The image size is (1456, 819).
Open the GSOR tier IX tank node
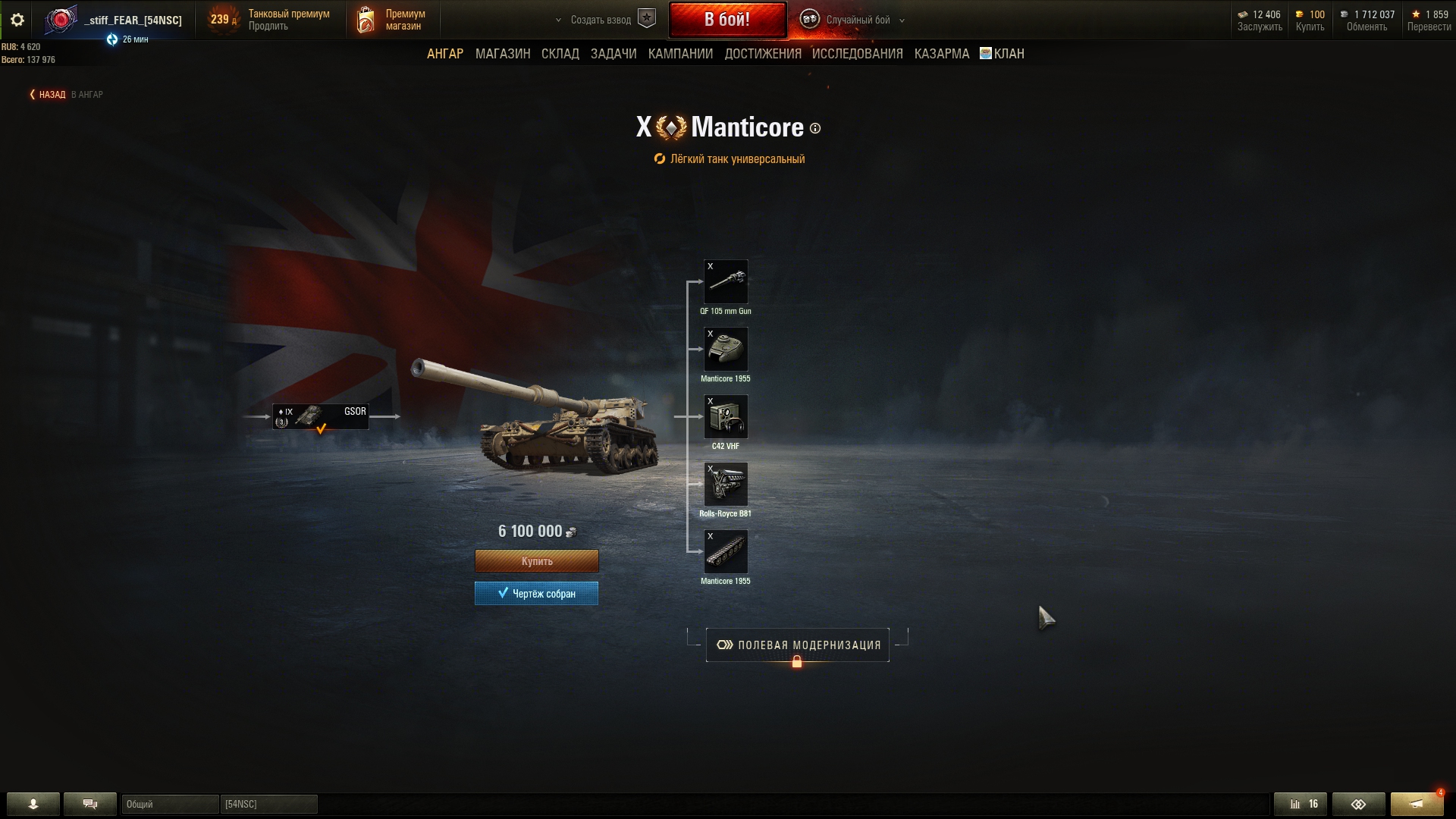(x=321, y=416)
